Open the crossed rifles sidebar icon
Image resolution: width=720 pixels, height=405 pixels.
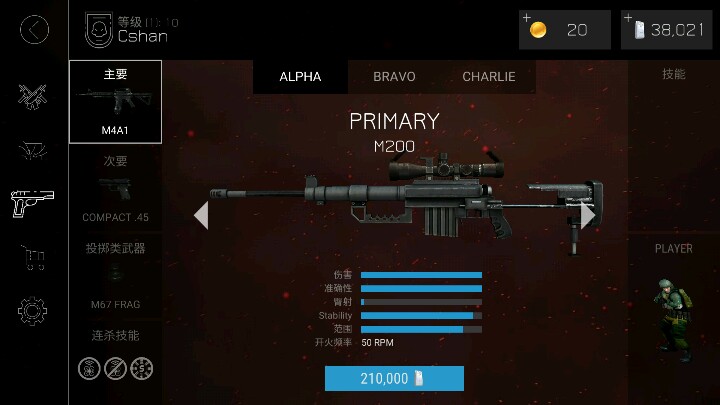[x=34, y=95]
